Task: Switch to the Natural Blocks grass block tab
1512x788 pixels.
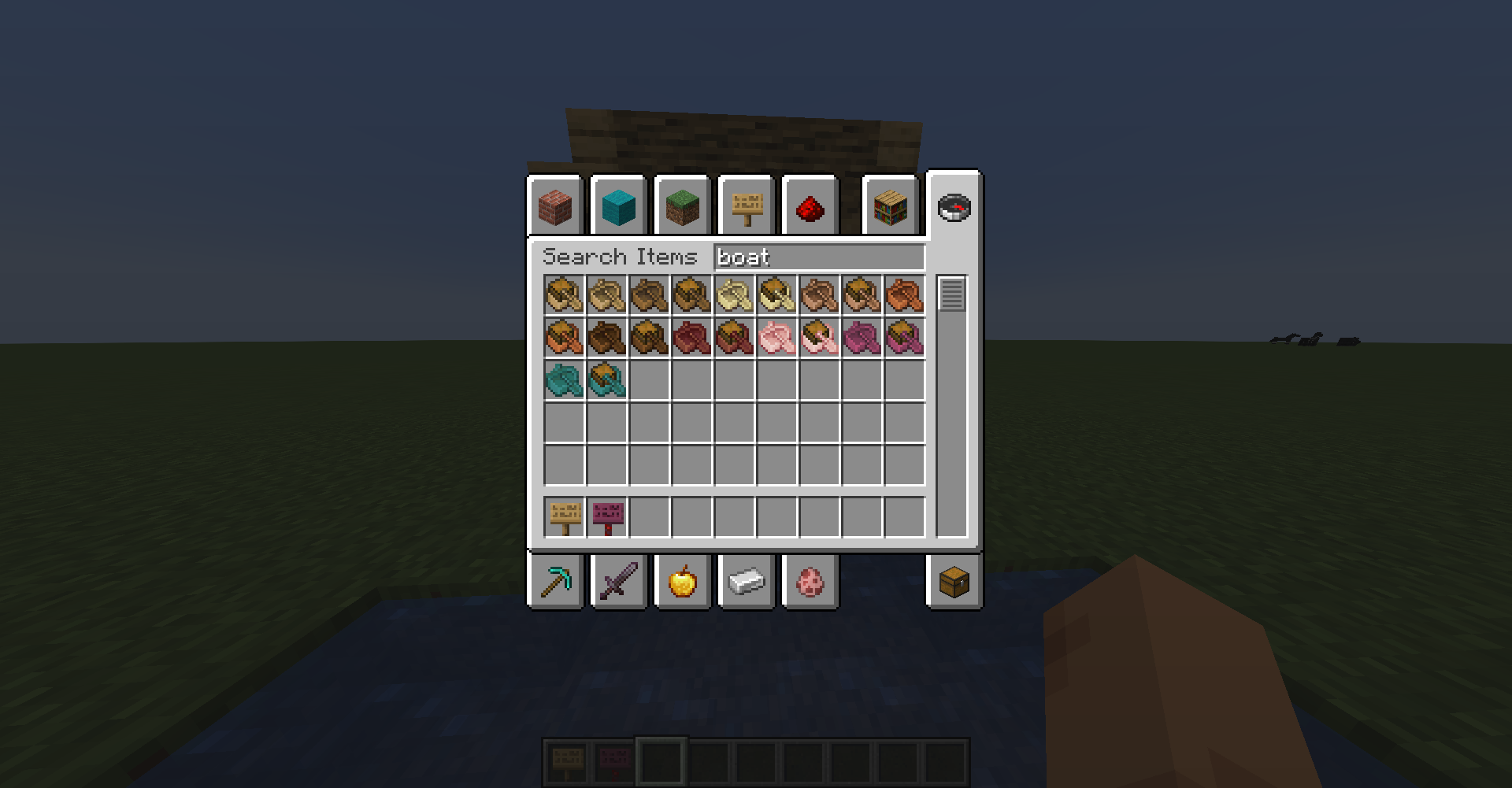Action: click(682, 206)
